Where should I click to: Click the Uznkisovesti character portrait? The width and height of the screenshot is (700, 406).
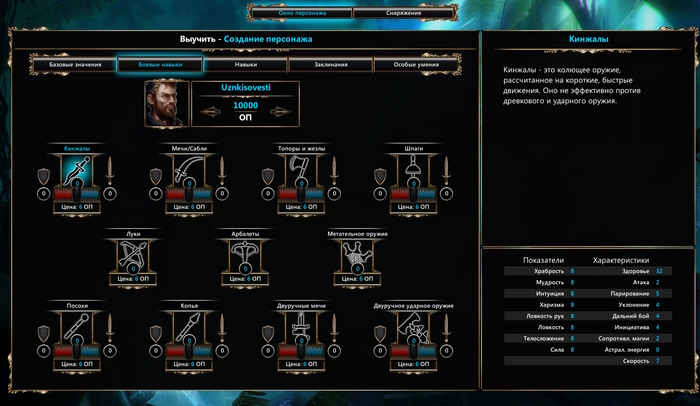coord(165,103)
